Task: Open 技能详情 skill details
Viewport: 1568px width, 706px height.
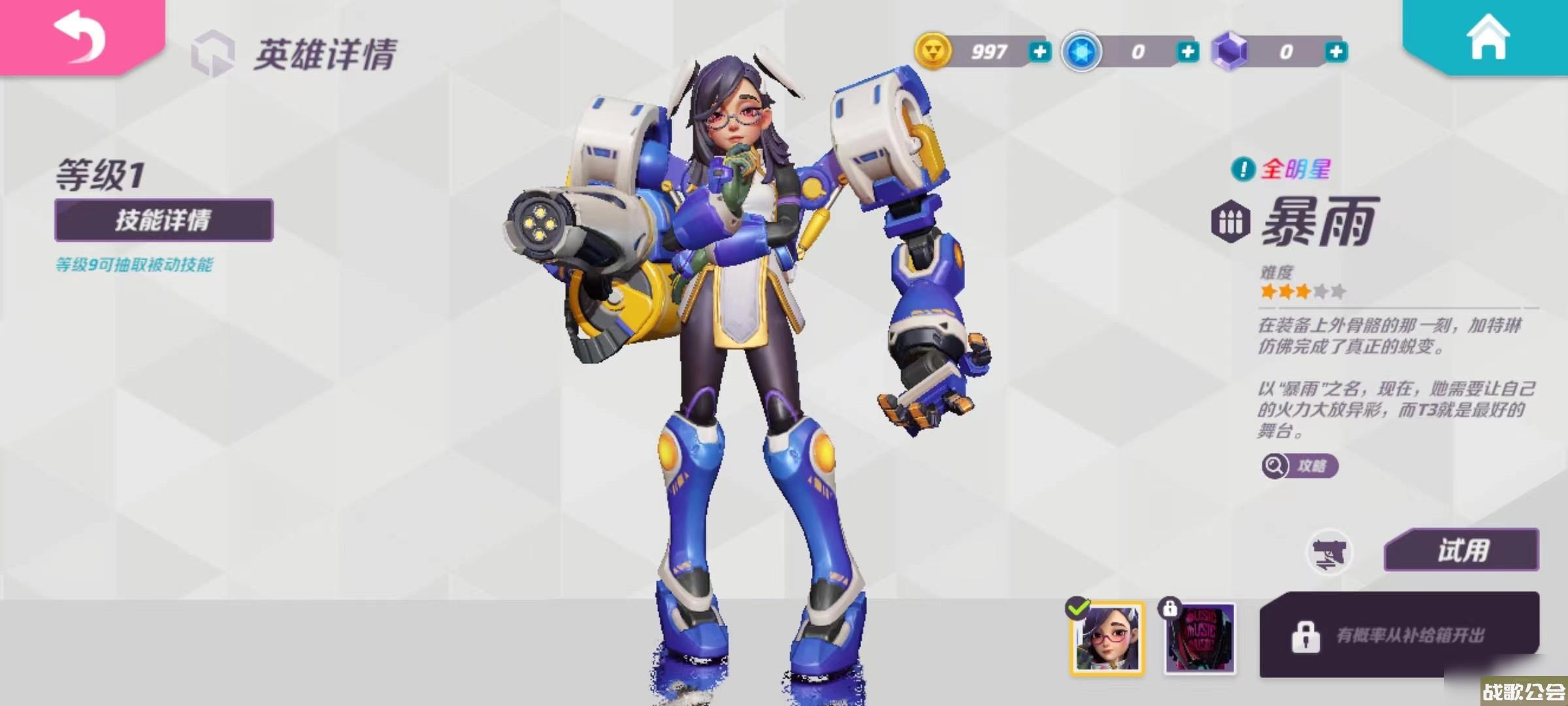Action: tap(163, 220)
